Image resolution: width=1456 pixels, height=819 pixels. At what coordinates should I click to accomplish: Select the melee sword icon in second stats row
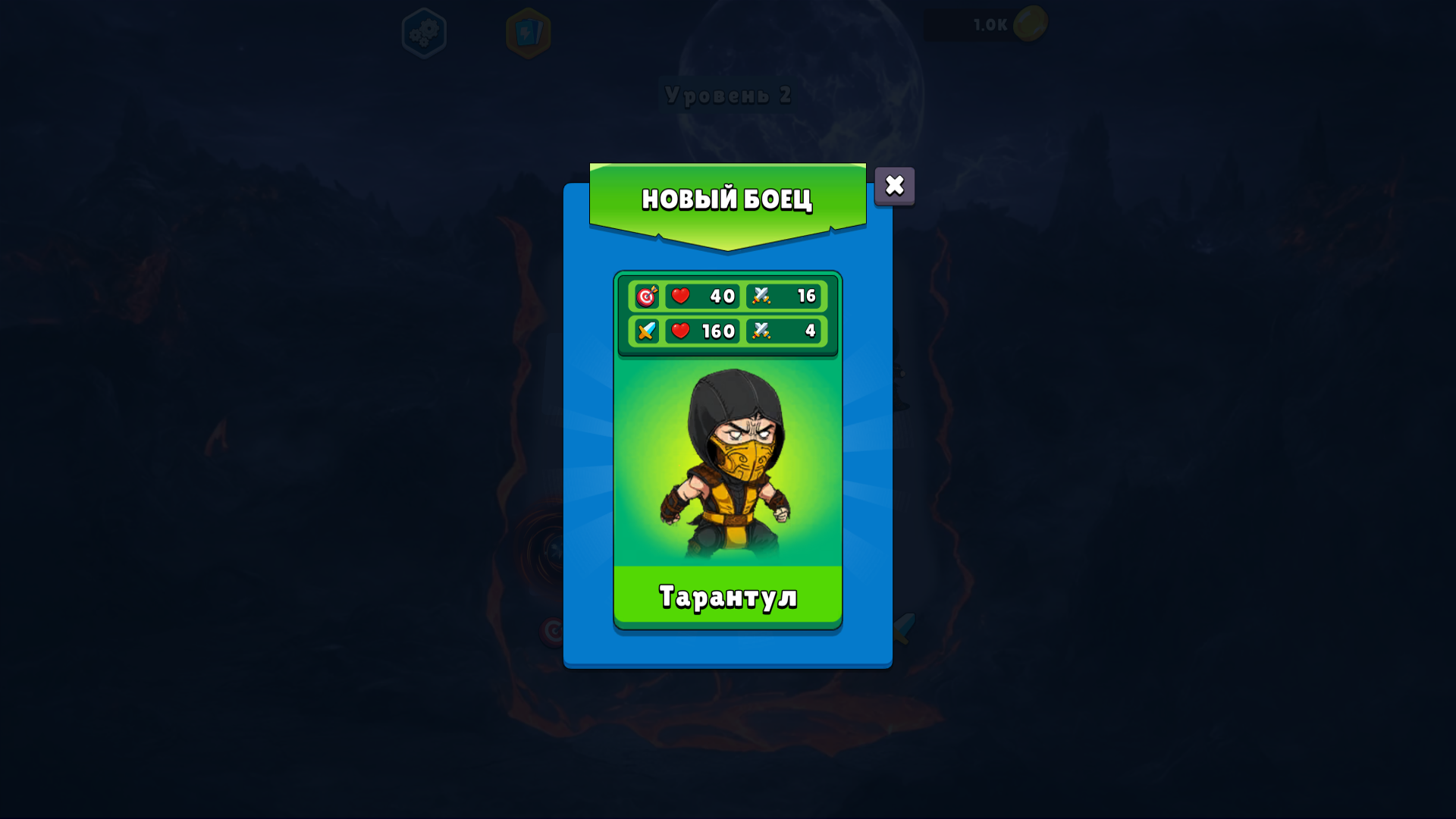click(645, 331)
